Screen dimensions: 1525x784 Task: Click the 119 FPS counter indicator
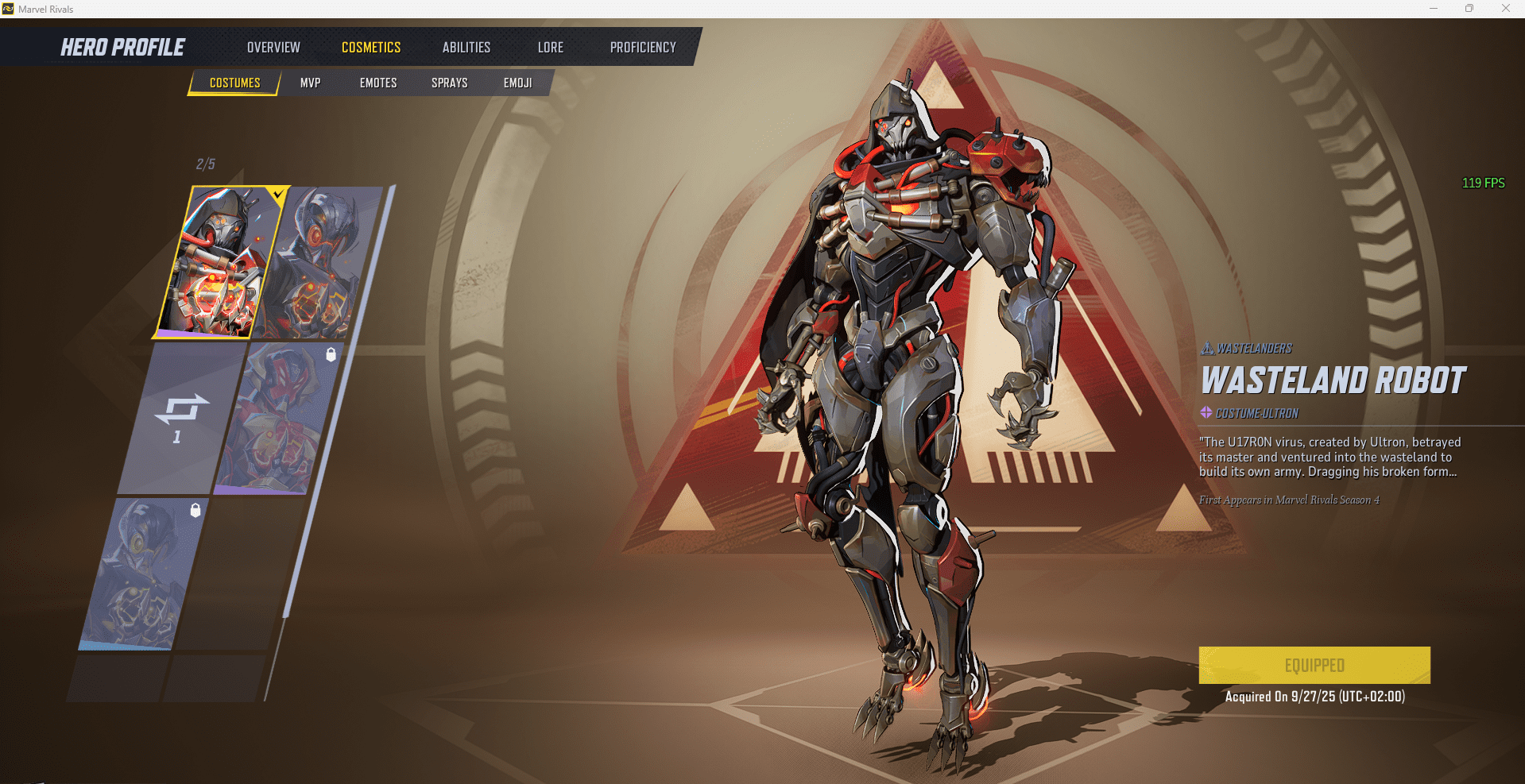point(1483,182)
